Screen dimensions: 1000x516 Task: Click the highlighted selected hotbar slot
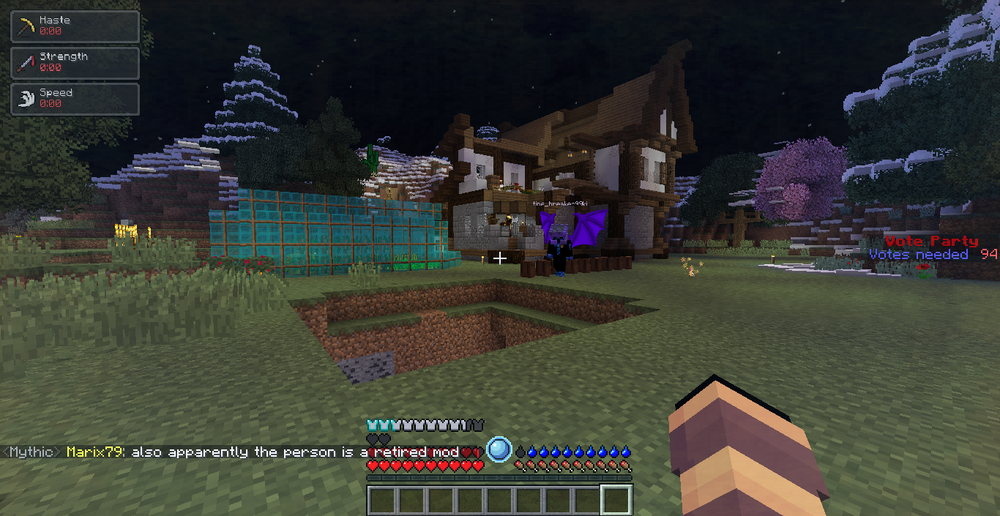616,500
